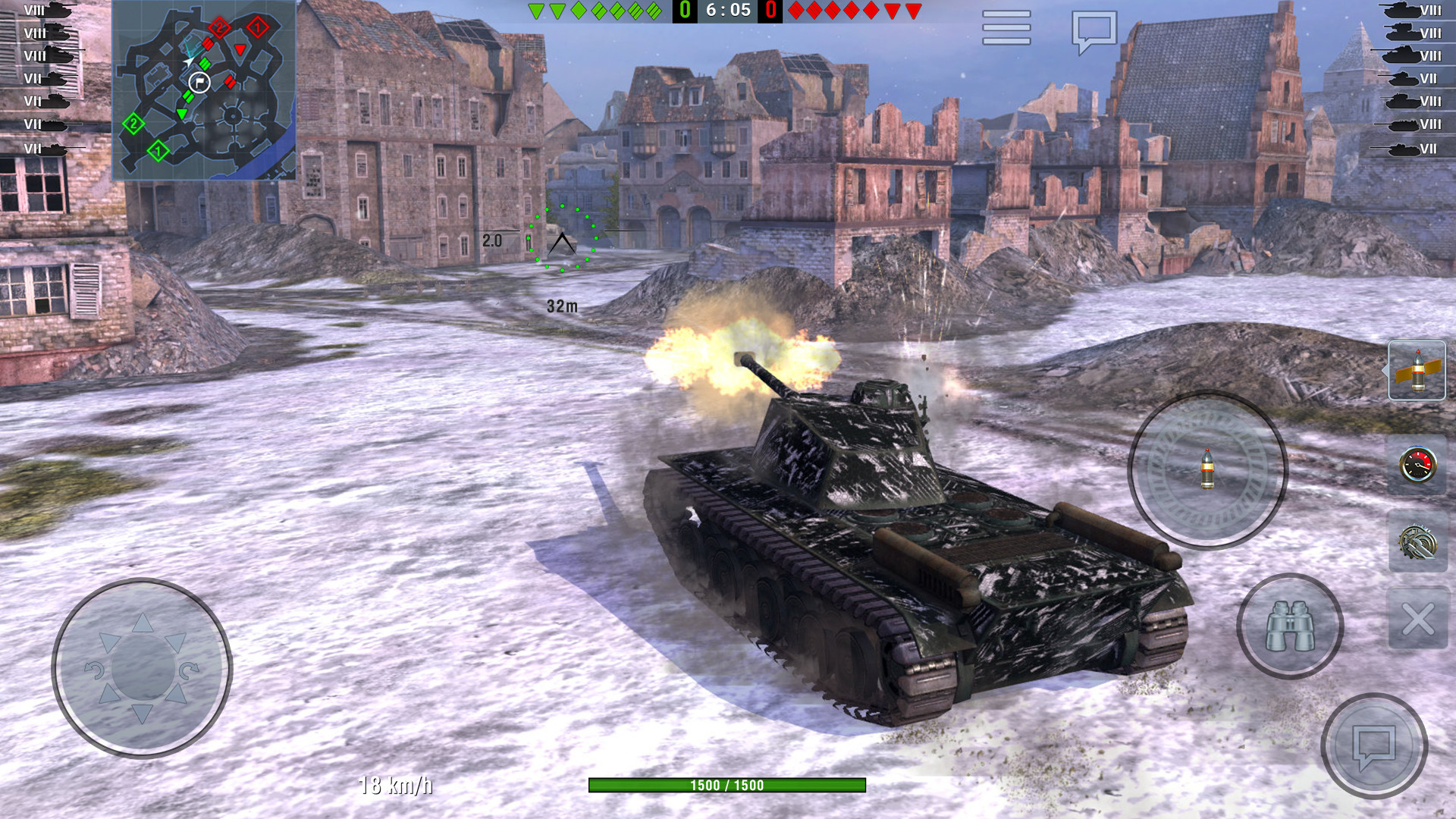Tap the movement joystick pad
Viewport: 1456px width, 819px height.
[x=142, y=669]
